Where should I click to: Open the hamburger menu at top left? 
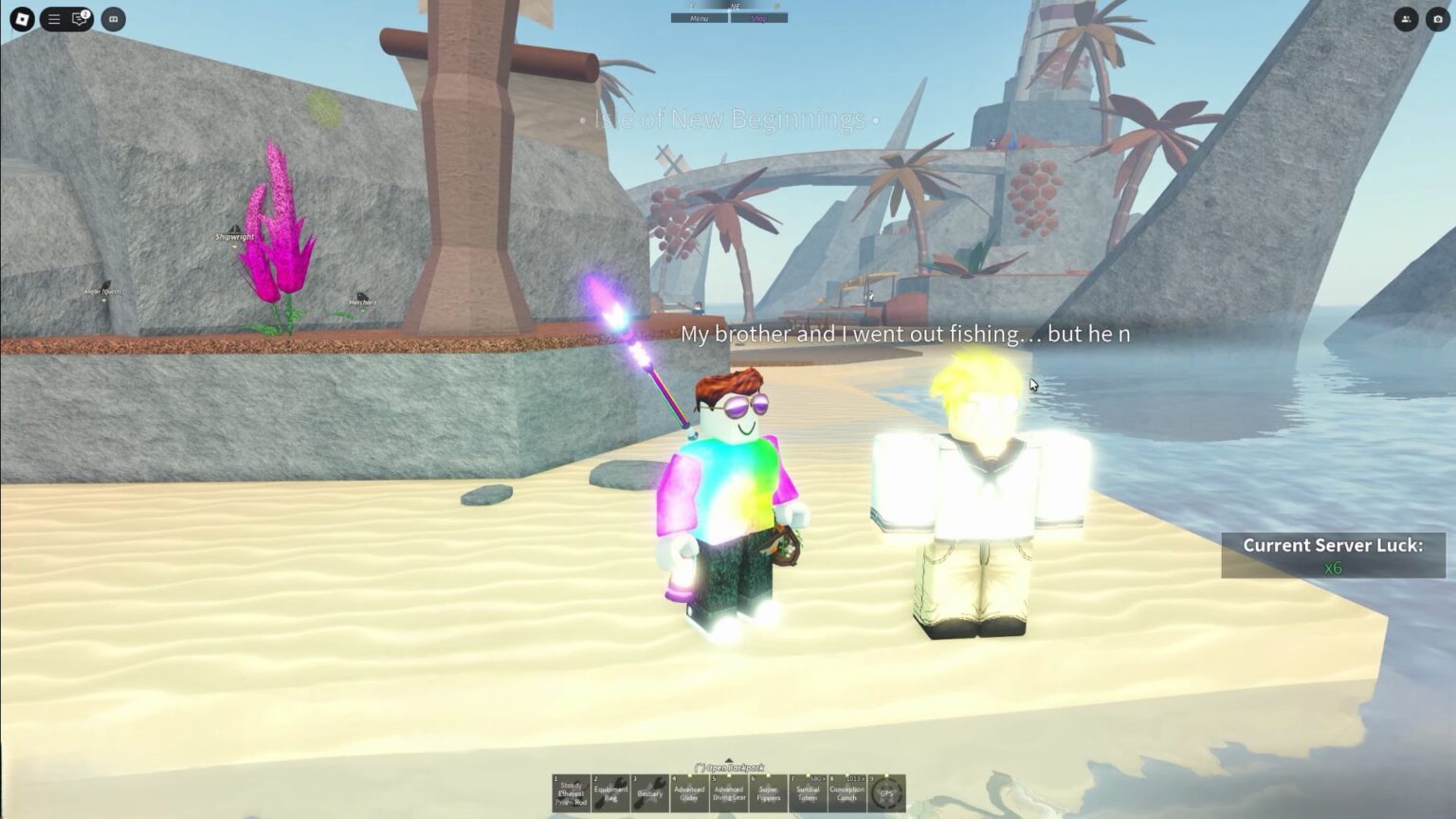54,21
